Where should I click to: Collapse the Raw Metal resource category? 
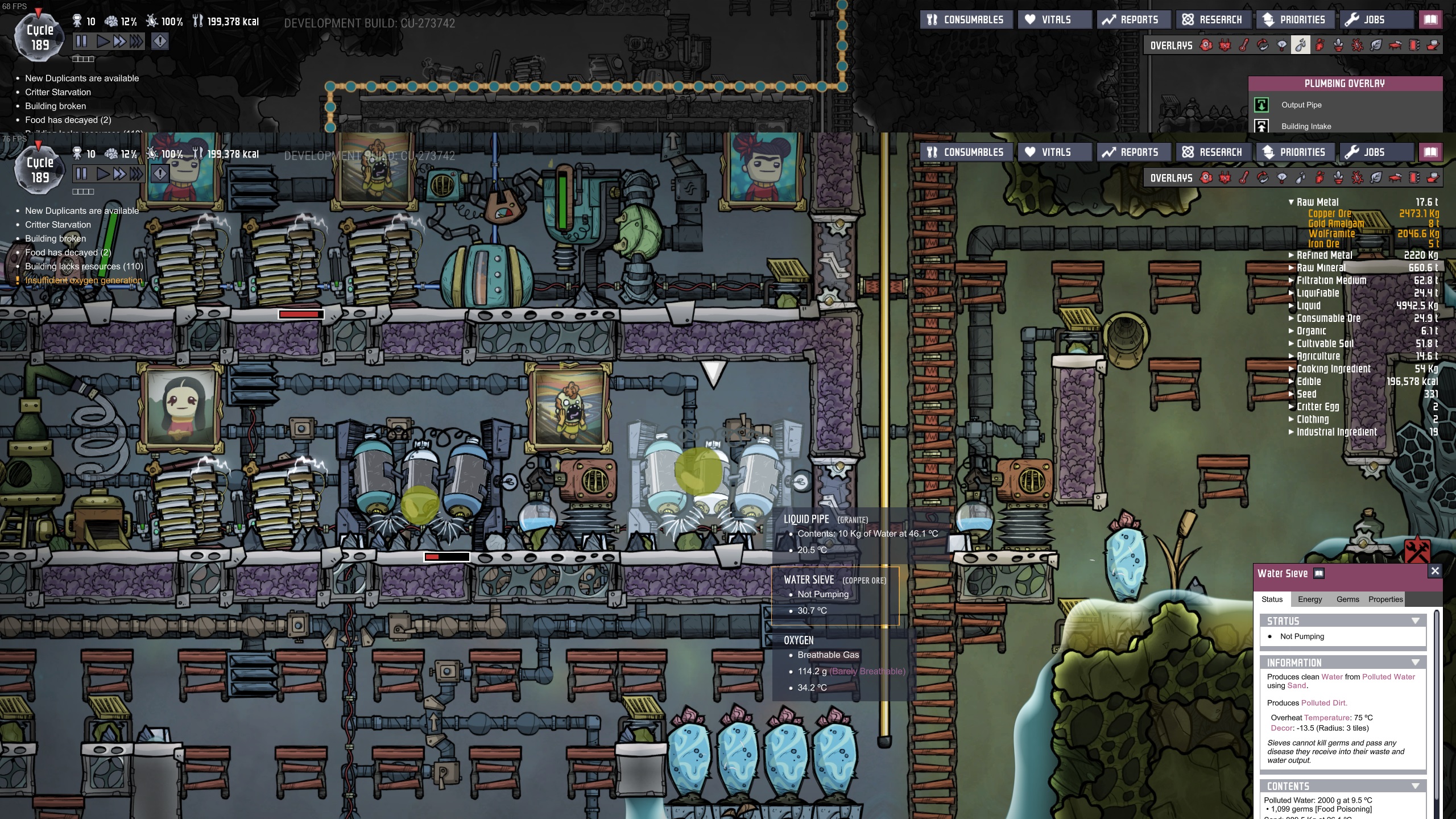pyautogui.click(x=1292, y=202)
